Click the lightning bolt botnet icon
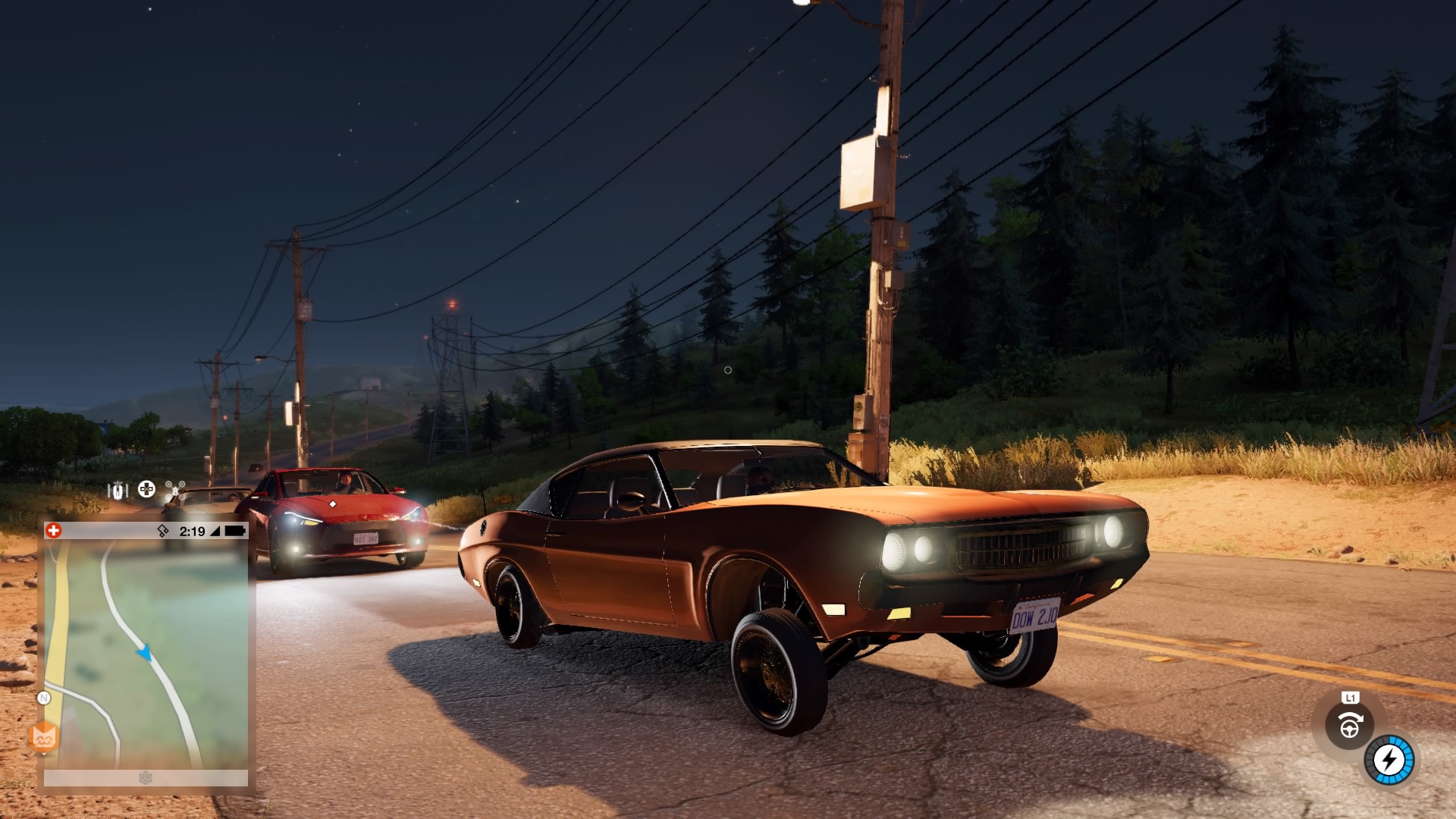 tap(1389, 759)
